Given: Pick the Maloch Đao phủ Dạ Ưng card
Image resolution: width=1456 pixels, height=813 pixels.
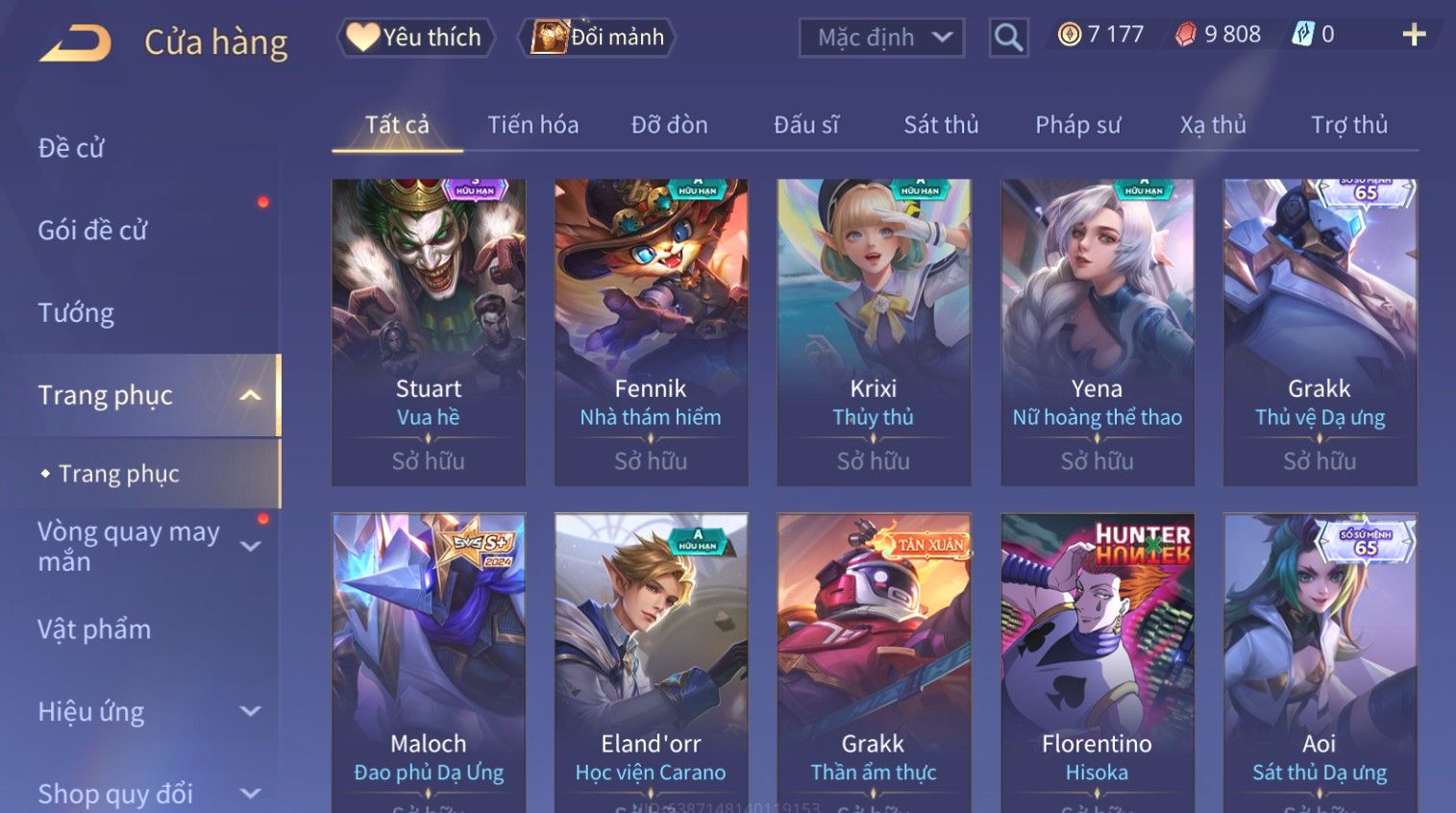Looking at the screenshot, I should tap(429, 663).
